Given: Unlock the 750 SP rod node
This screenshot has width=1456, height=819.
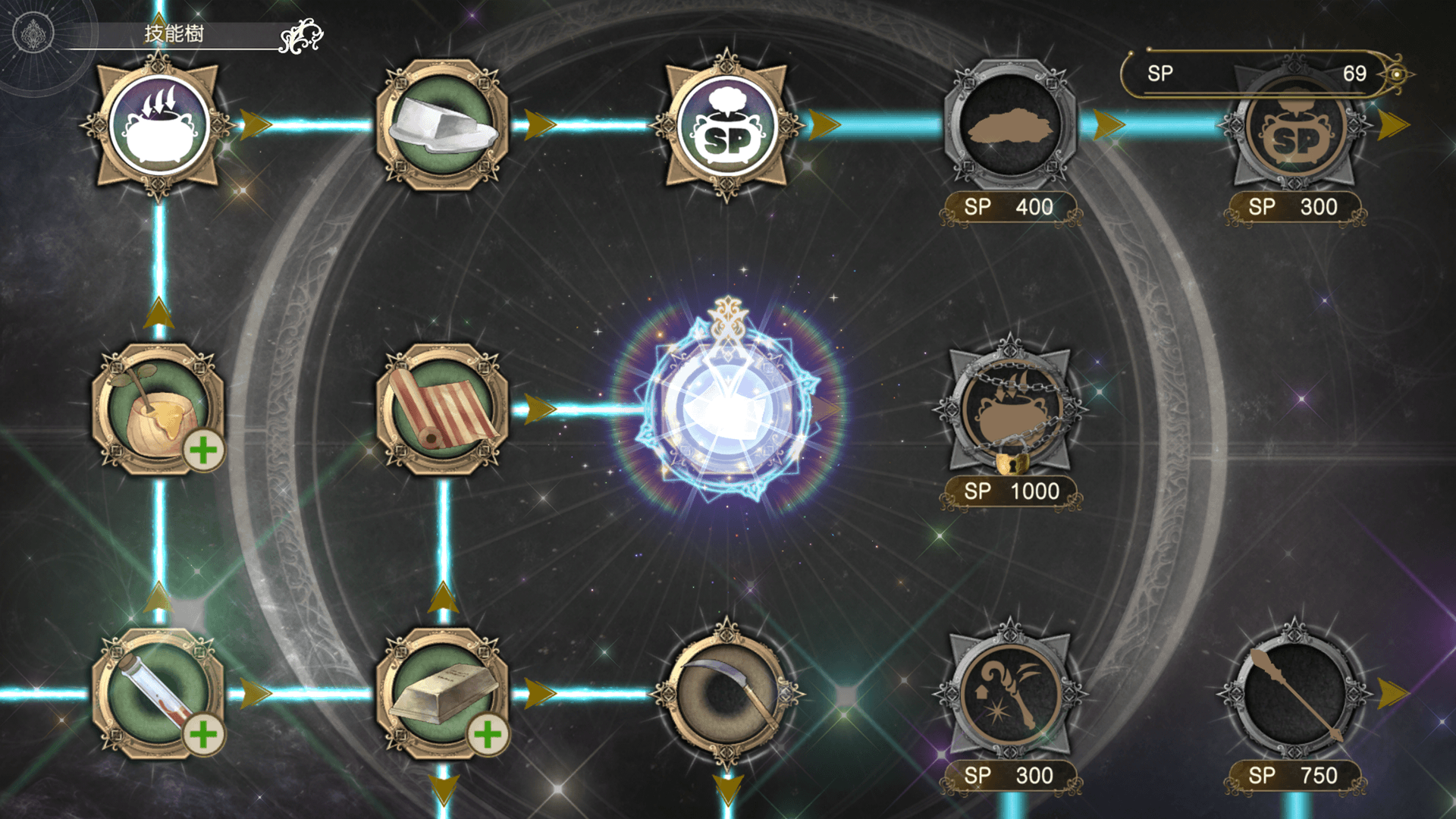Looking at the screenshot, I should [x=1294, y=693].
